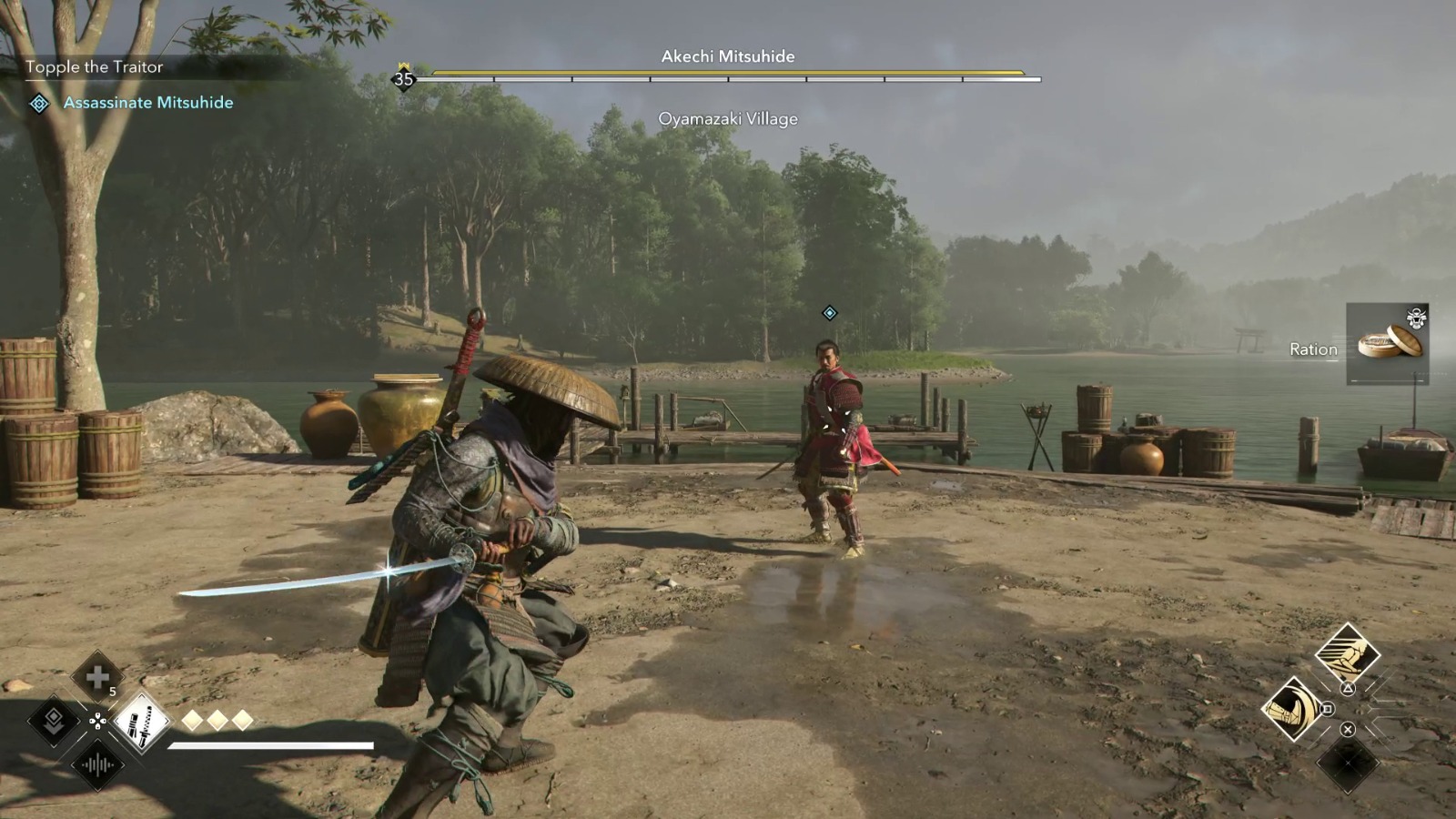Click the objective diamond icon next to Assassinate Mitsuhide
Image resolution: width=1456 pixels, height=819 pixels.
[x=38, y=103]
